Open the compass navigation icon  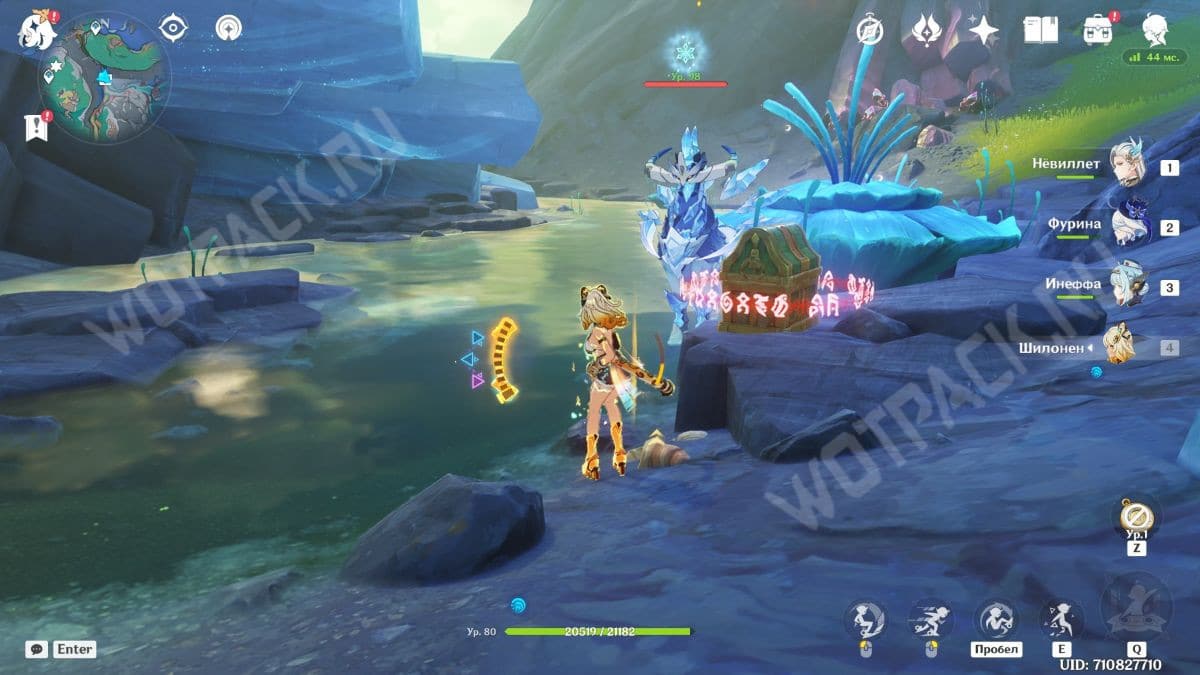tap(870, 31)
